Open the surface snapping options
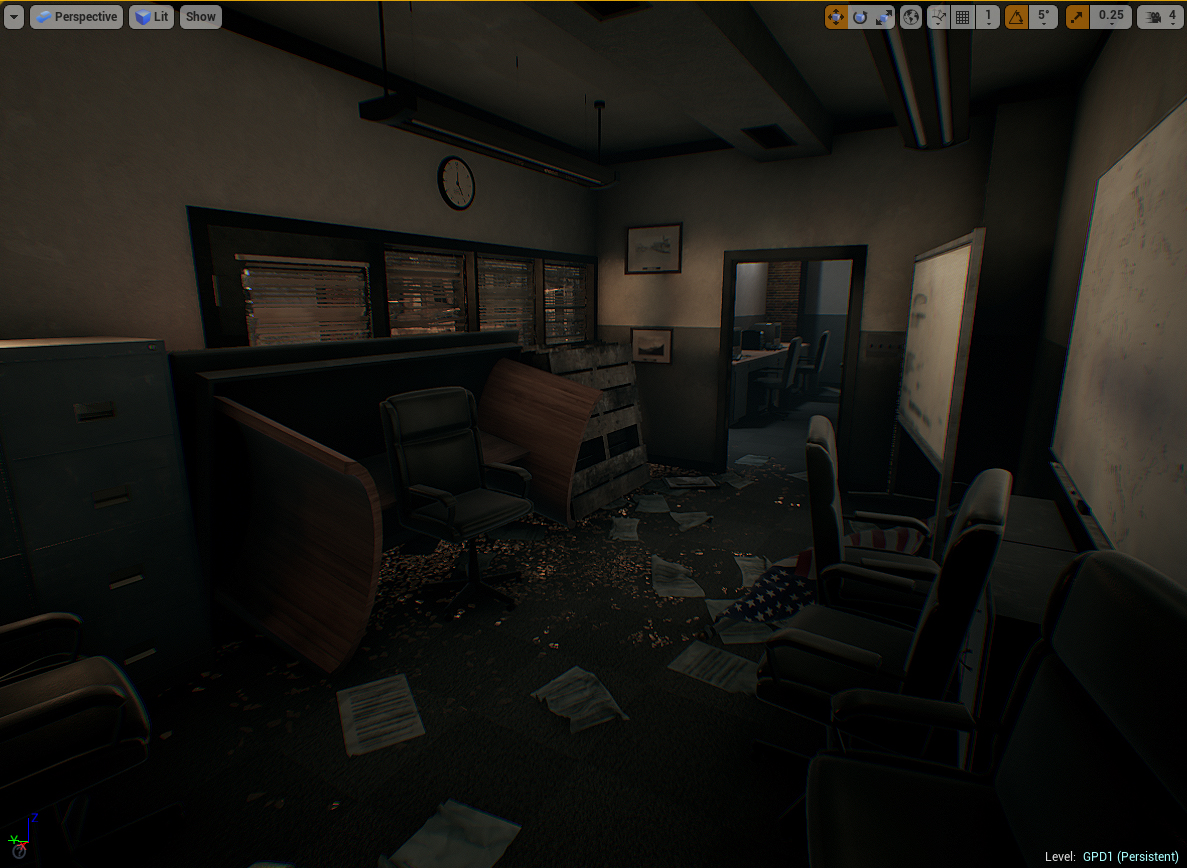Image resolution: width=1187 pixels, height=868 pixels. [x=938, y=17]
